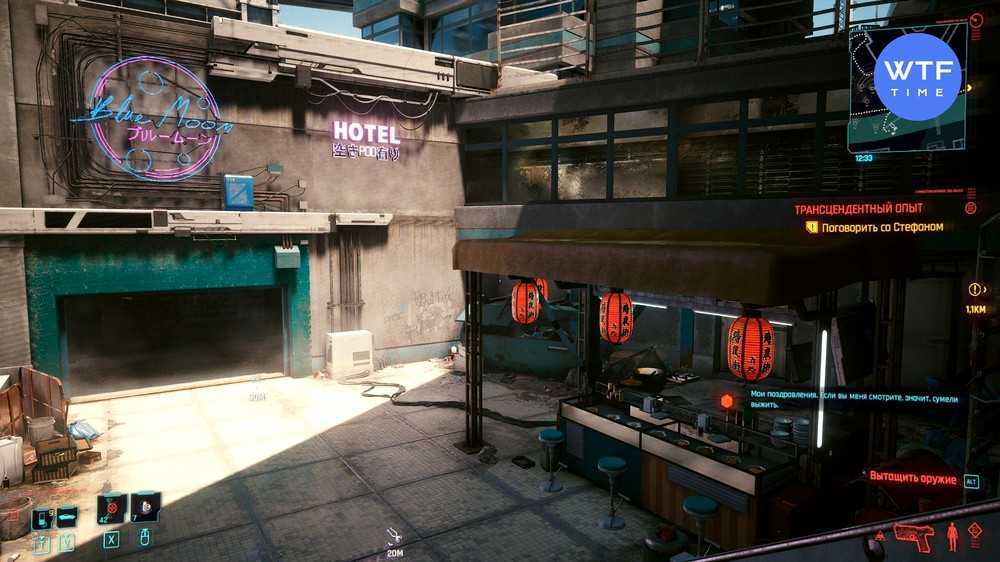The width and height of the screenshot is (1000, 562).
Task: Select the grenade gadget slot
Action: (x=145, y=508)
